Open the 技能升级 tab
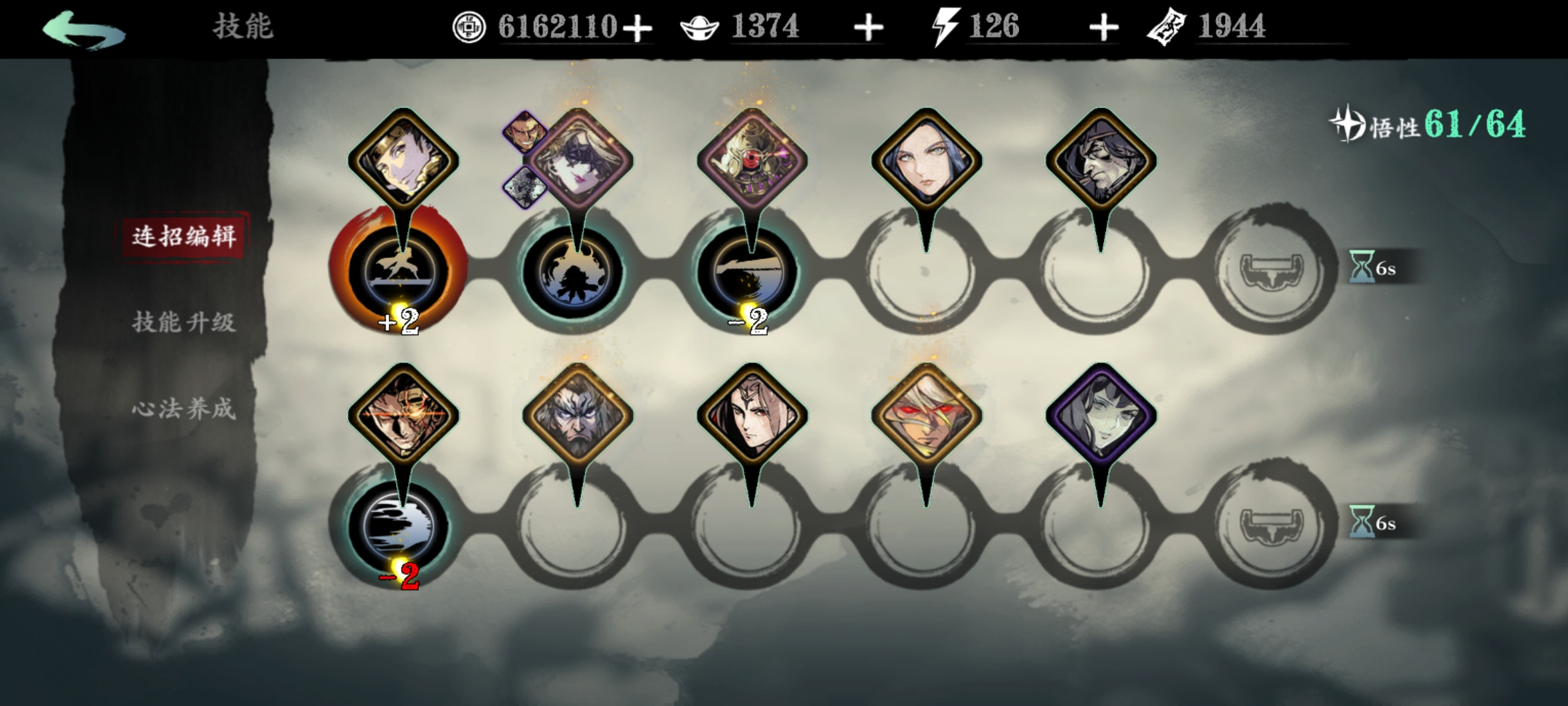The width and height of the screenshot is (1568, 706). [184, 322]
